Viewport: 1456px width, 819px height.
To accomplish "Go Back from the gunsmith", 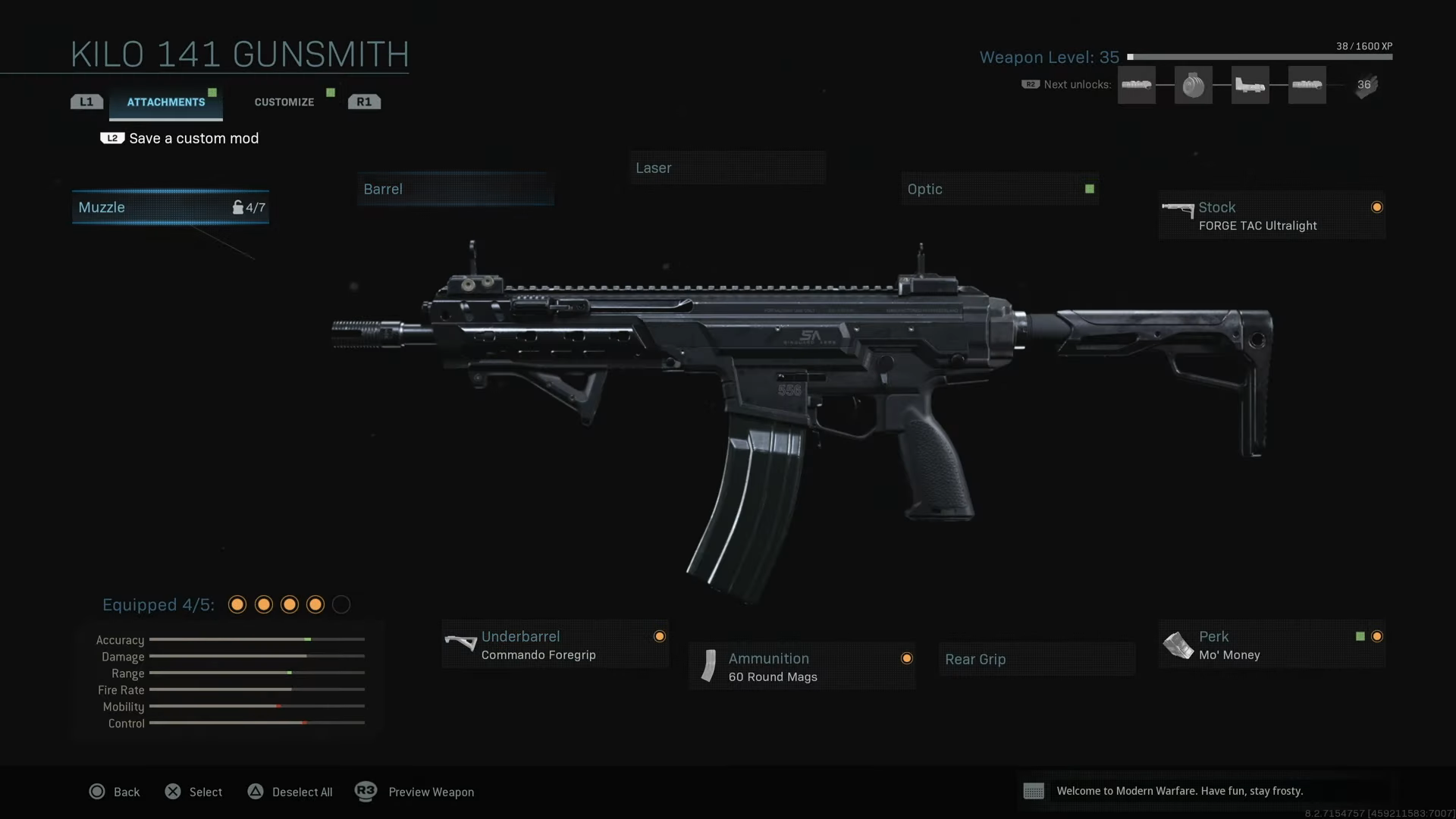I will coord(115,792).
